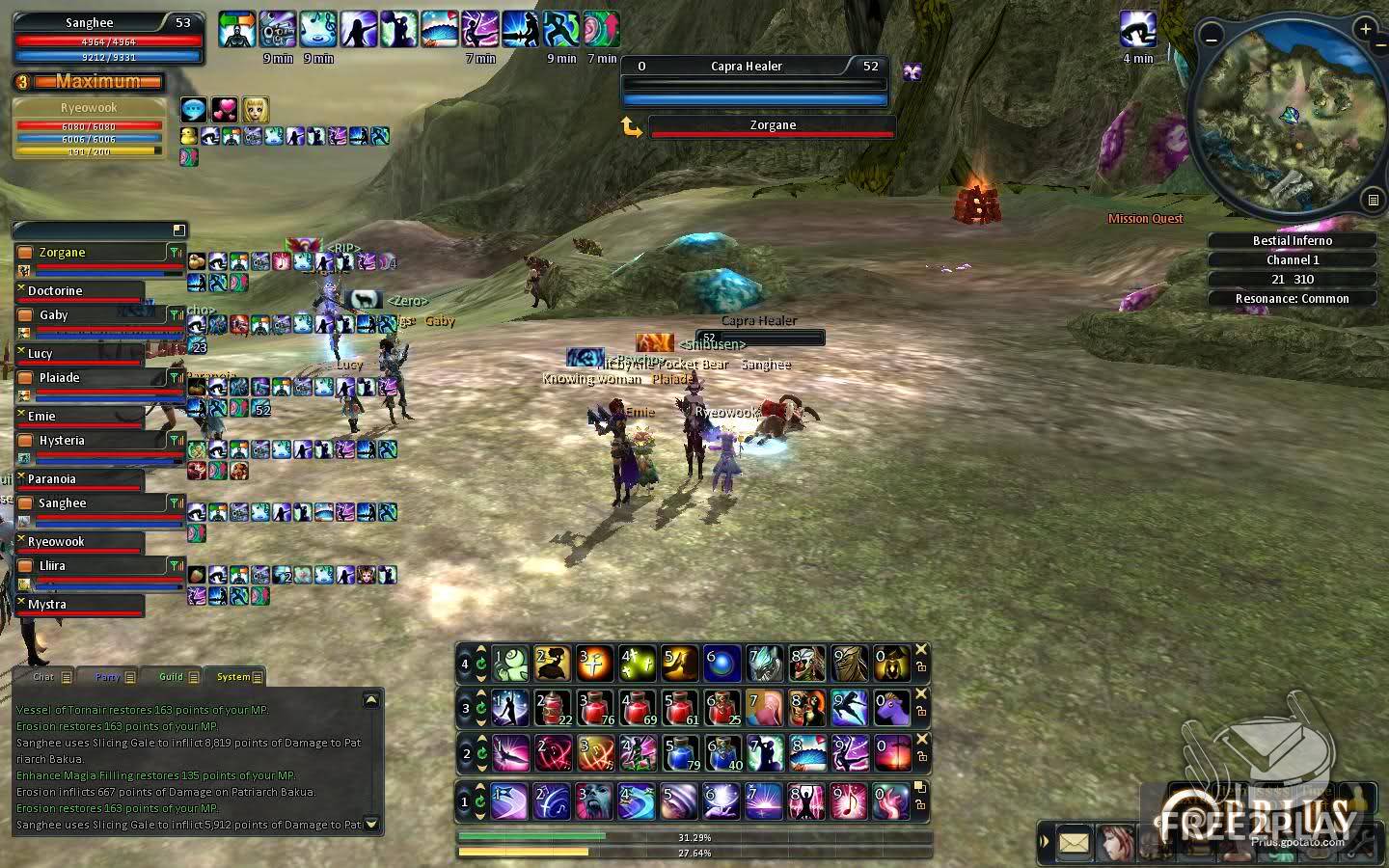Close hotbar row 4 with X

[x=921, y=650]
